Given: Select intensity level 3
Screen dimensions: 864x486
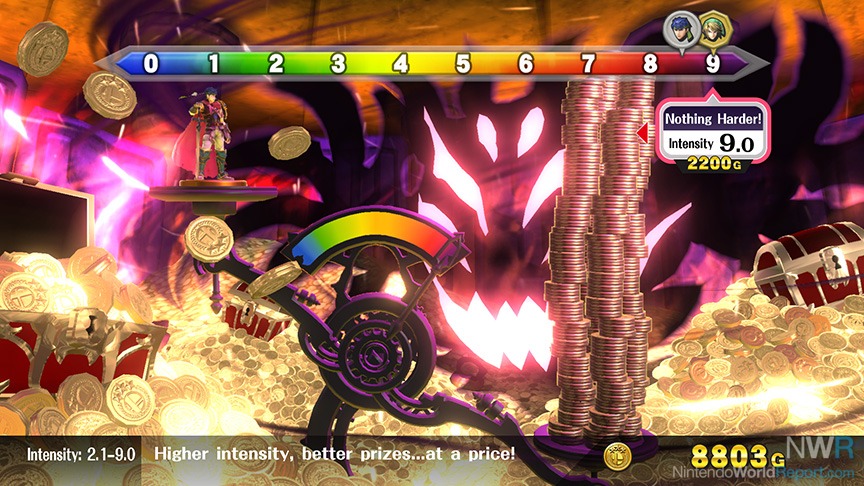Looking at the screenshot, I should point(338,65).
